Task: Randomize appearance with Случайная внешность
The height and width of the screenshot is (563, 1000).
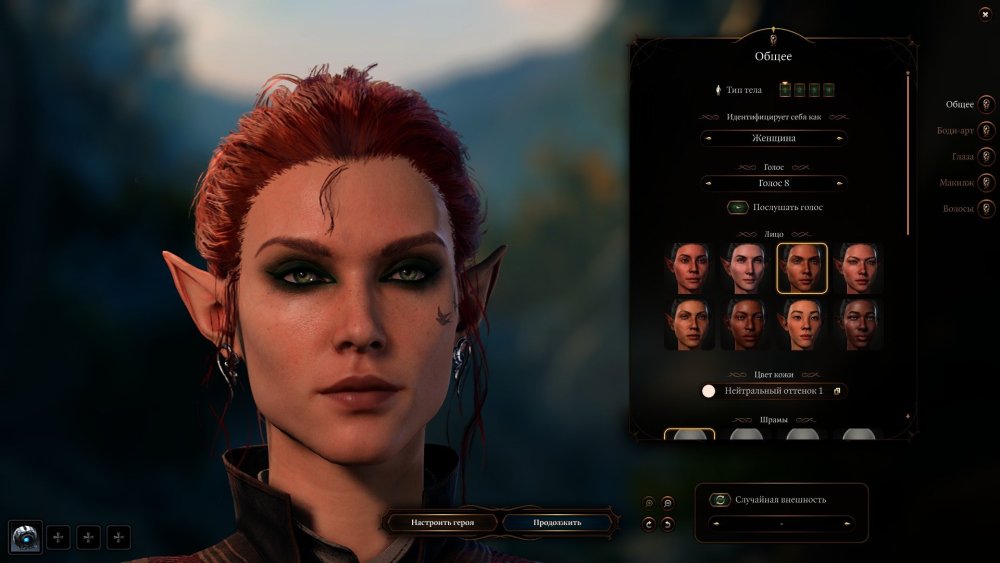Action: point(720,500)
